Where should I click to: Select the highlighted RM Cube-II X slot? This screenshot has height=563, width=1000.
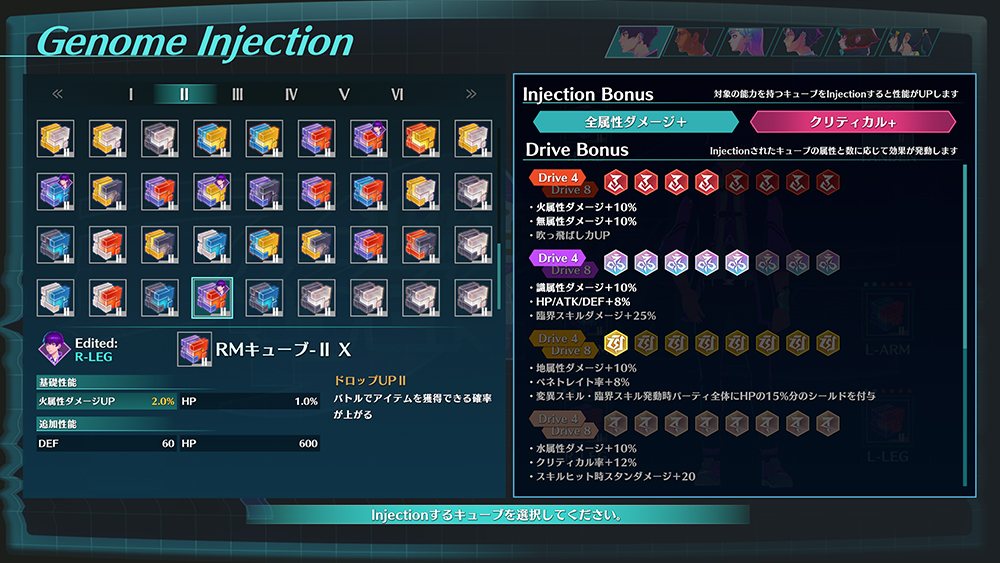click(x=212, y=297)
